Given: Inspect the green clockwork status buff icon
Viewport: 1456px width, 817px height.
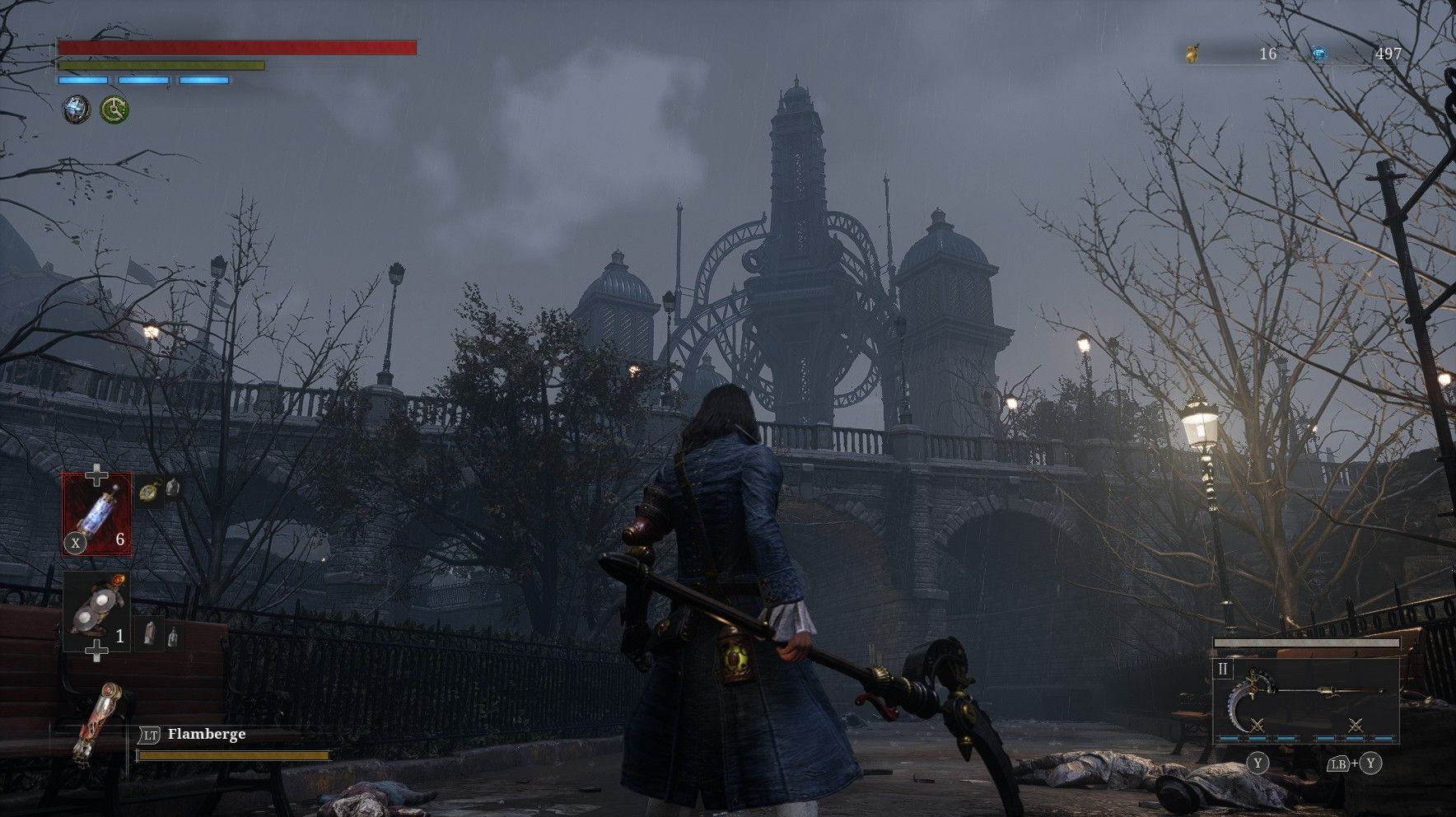Looking at the screenshot, I should 114,109.
